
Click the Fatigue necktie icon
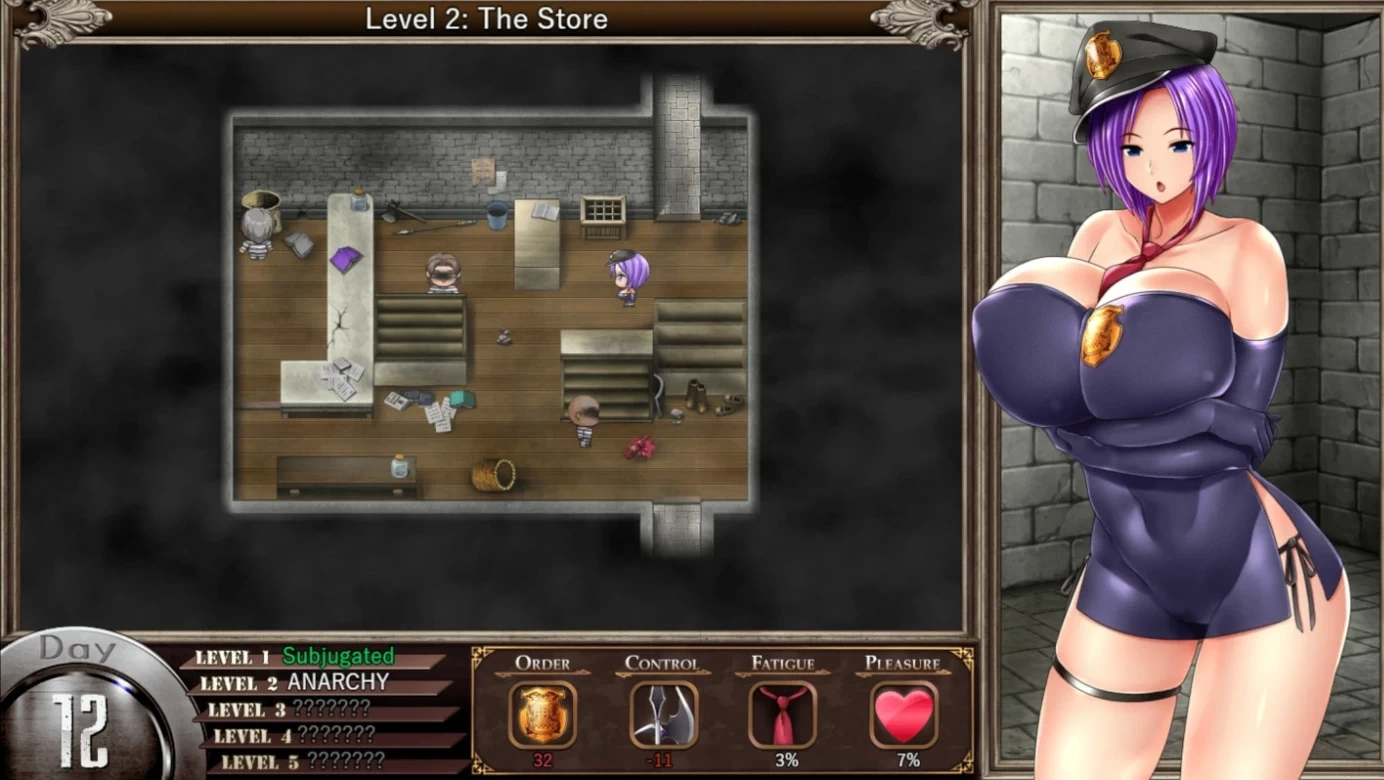click(784, 712)
